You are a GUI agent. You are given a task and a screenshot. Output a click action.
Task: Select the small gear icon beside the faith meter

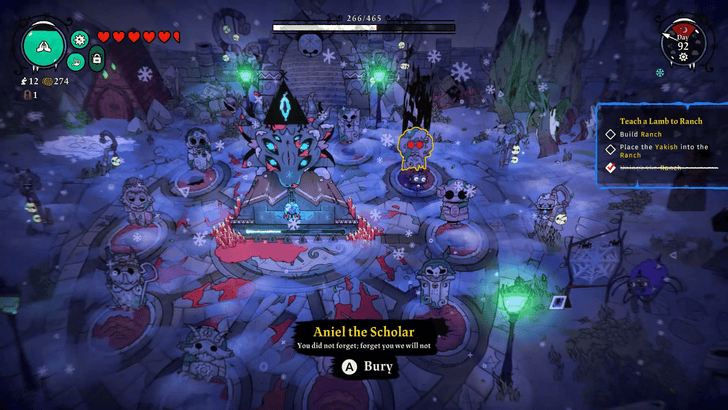pyautogui.click(x=81, y=39)
